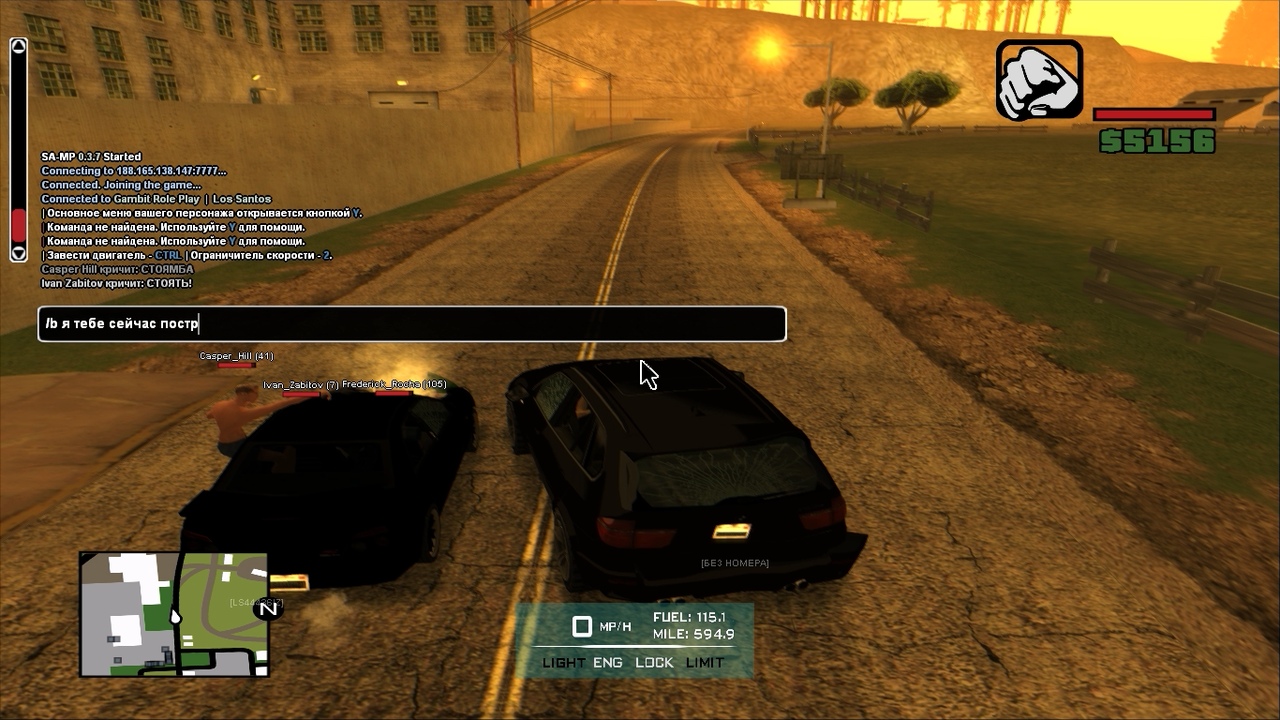Toggle the LIGHT indicator on the speedometer
This screenshot has height=720, width=1280.
[x=563, y=663]
